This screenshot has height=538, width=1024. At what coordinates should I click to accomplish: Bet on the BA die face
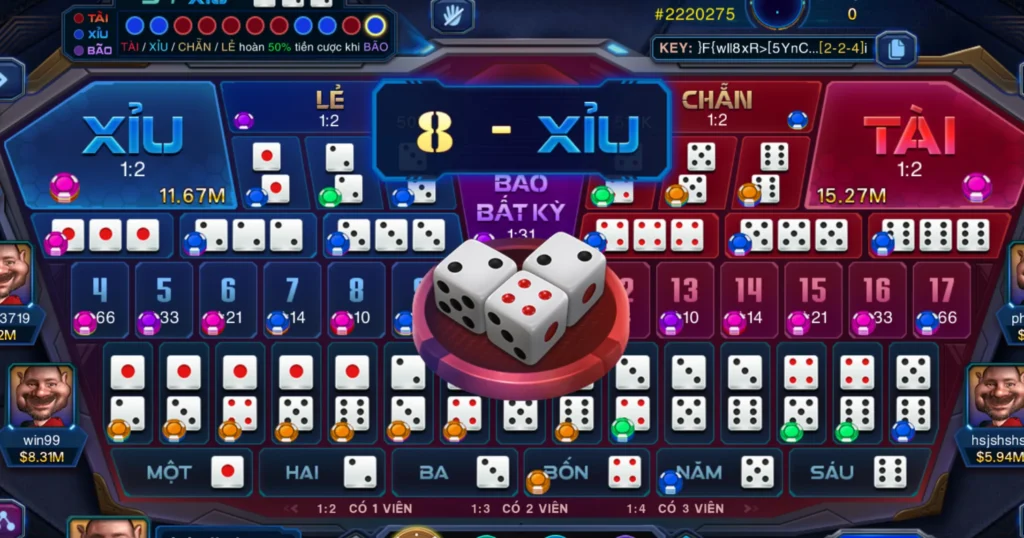(x=453, y=472)
